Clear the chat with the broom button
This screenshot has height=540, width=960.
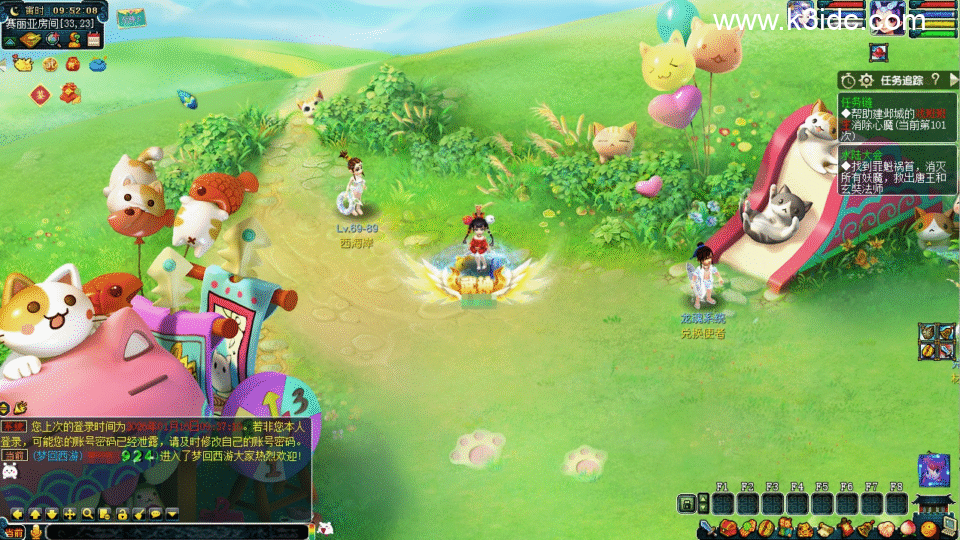tap(139, 513)
